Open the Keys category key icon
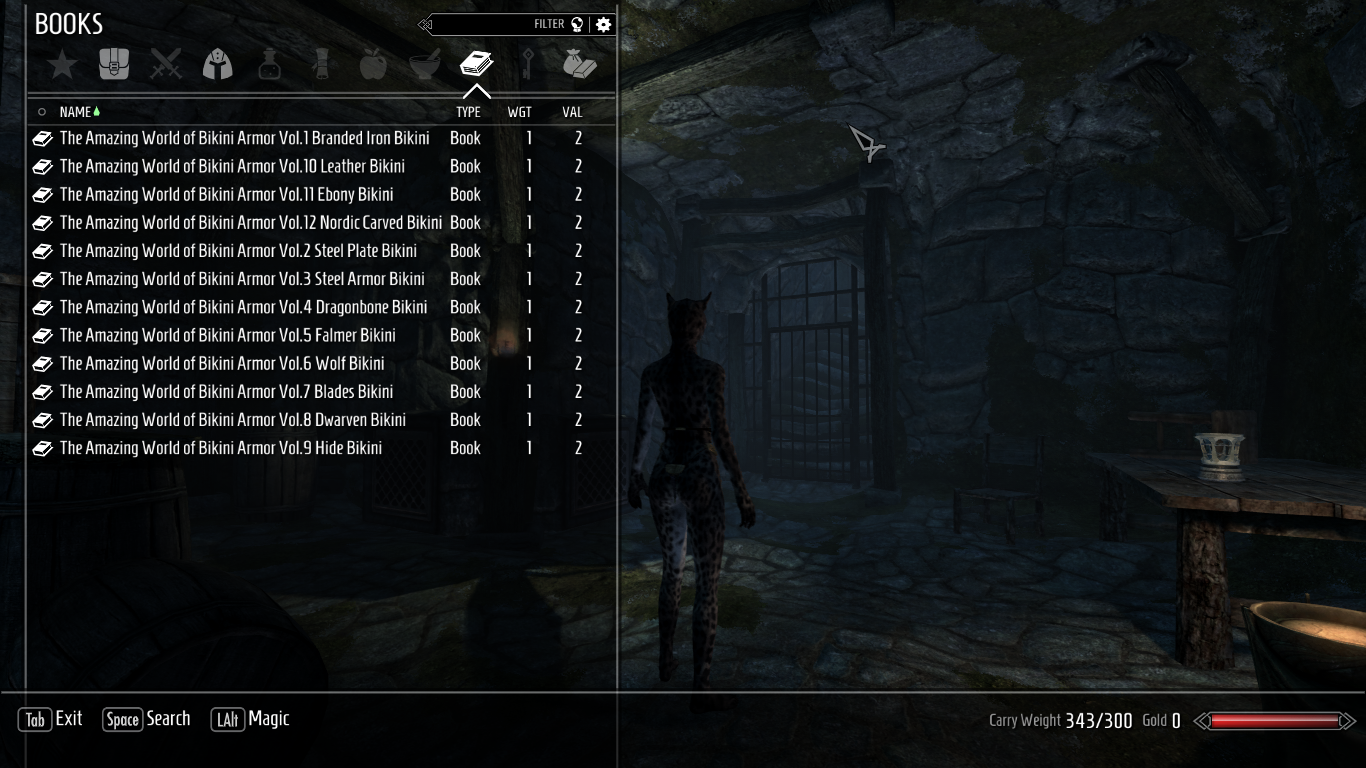Viewport: 1366px width, 768px height. point(529,63)
